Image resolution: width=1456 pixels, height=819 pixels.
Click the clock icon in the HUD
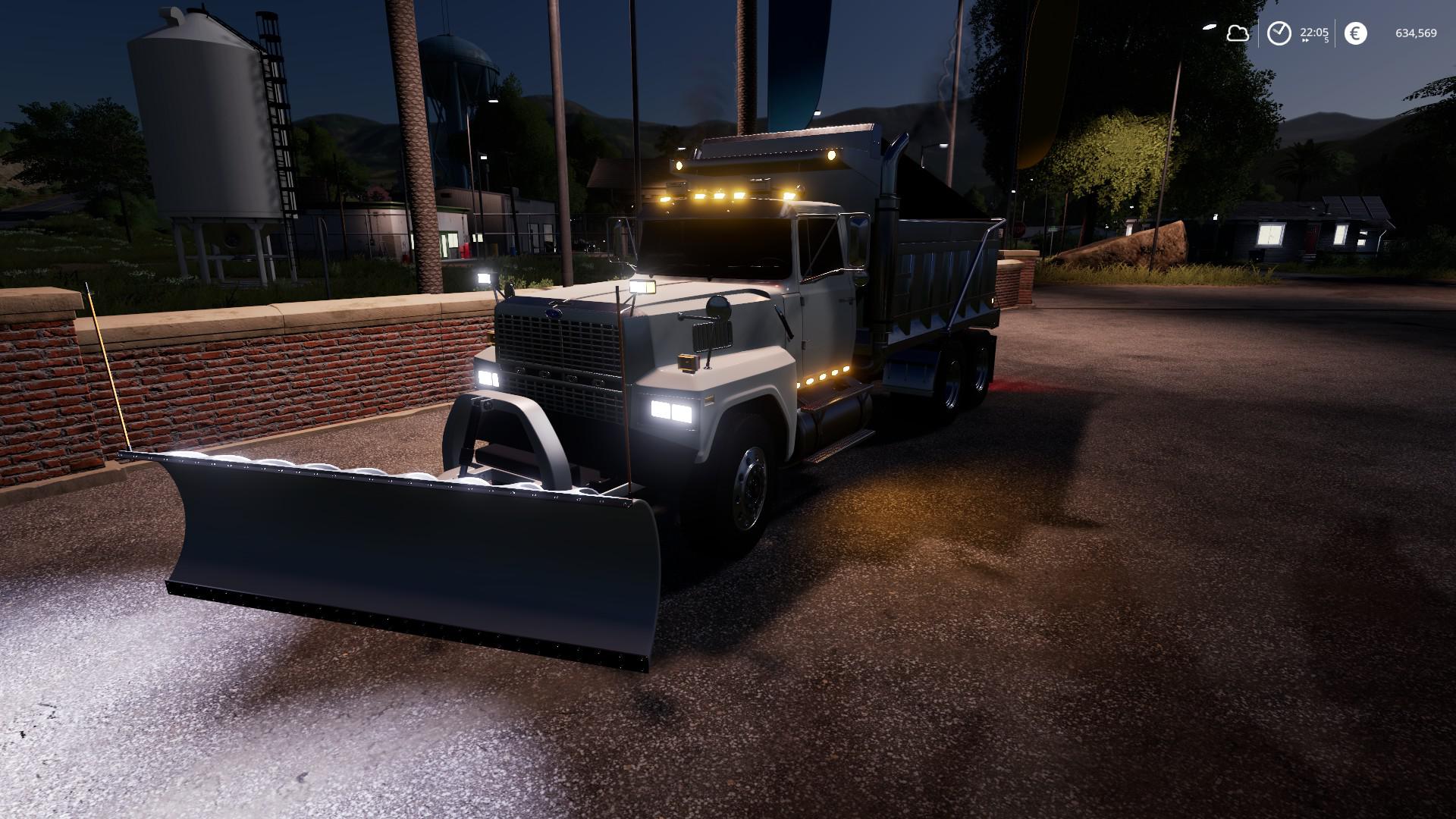(1279, 33)
